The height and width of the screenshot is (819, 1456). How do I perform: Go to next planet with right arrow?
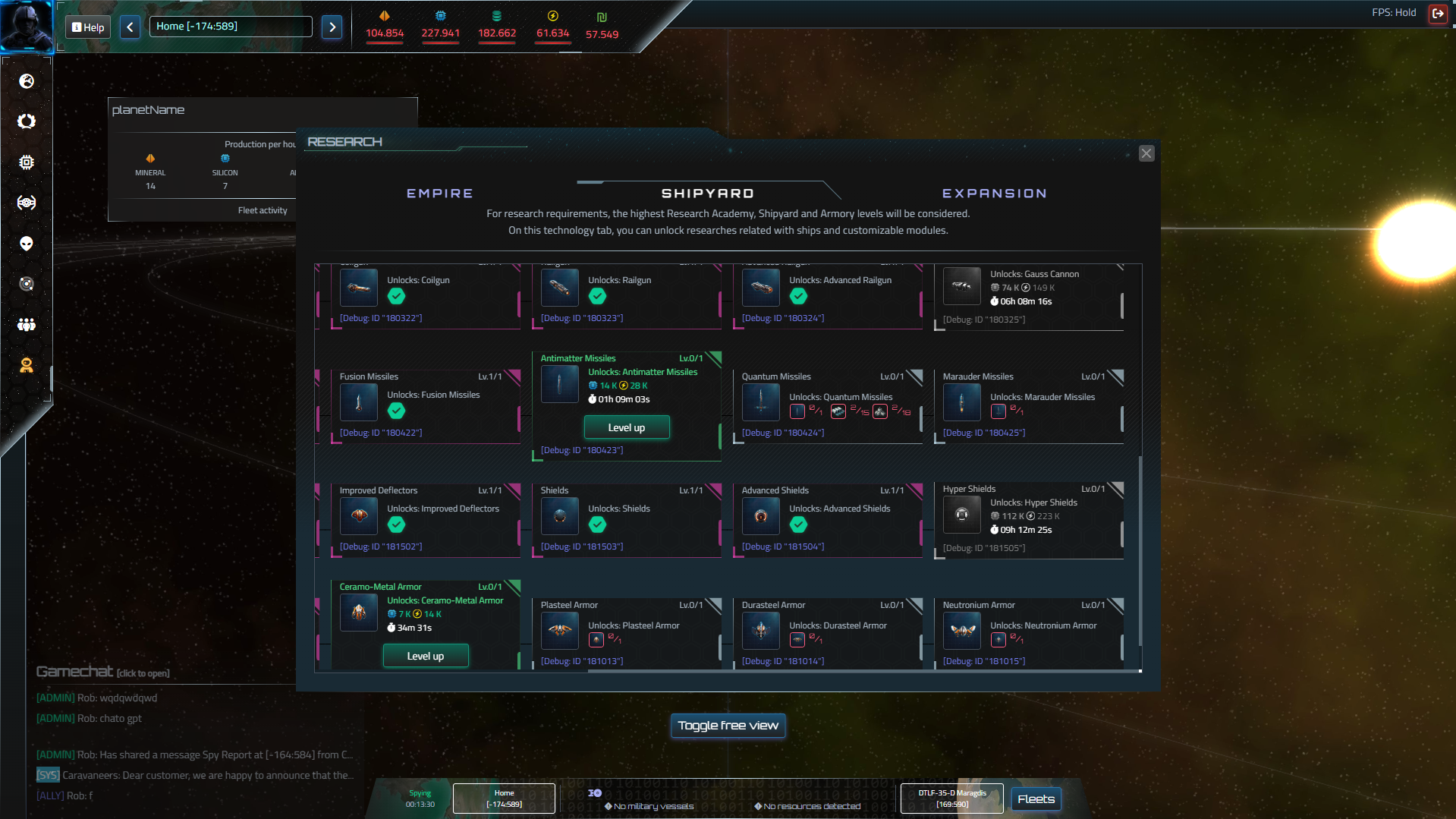(x=332, y=27)
